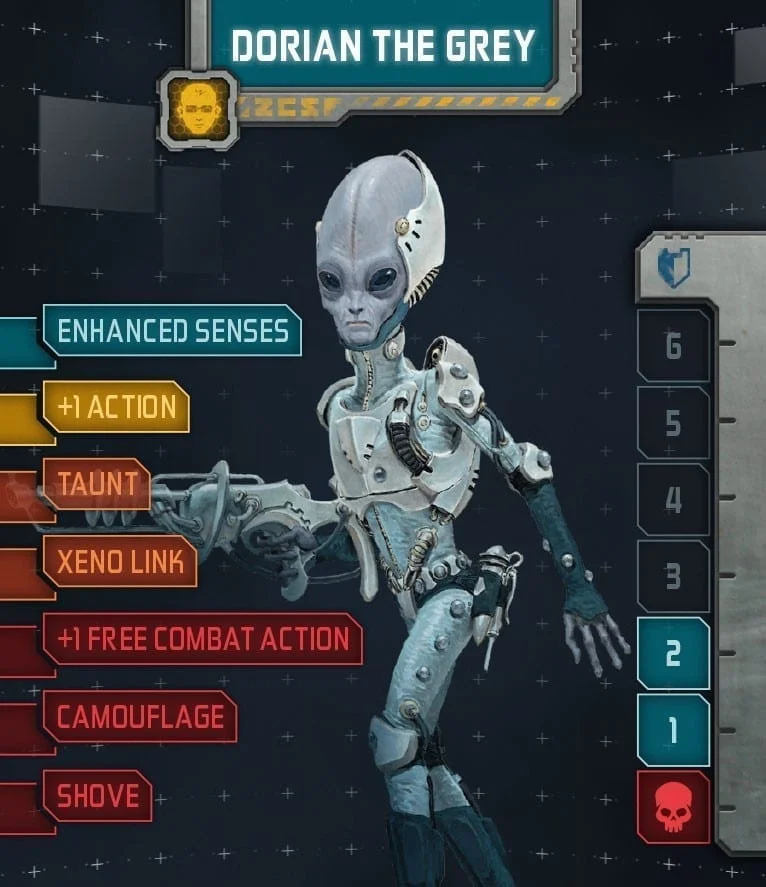This screenshot has width=766, height=887.
Task: Select the Enhanced Senses skill
Action: click(172, 330)
